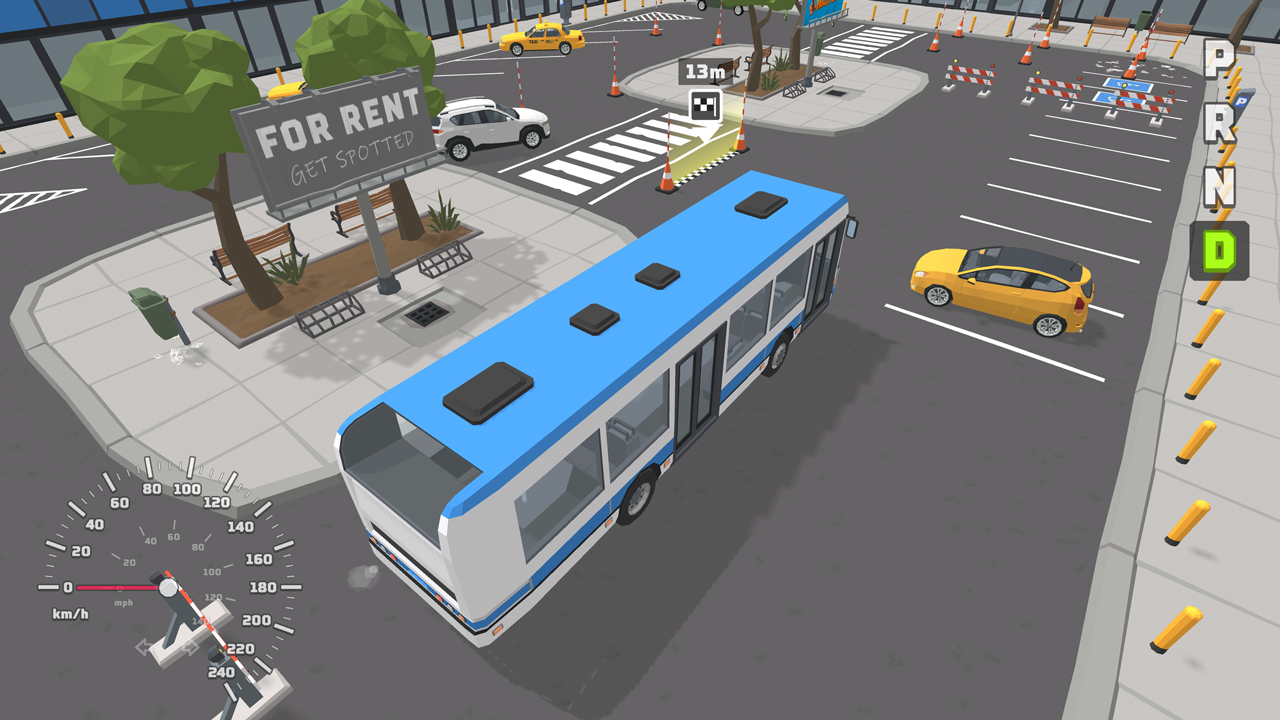Viewport: 1280px width, 720px height.
Task: Click the right turn signal arrow
Action: [x=190, y=647]
